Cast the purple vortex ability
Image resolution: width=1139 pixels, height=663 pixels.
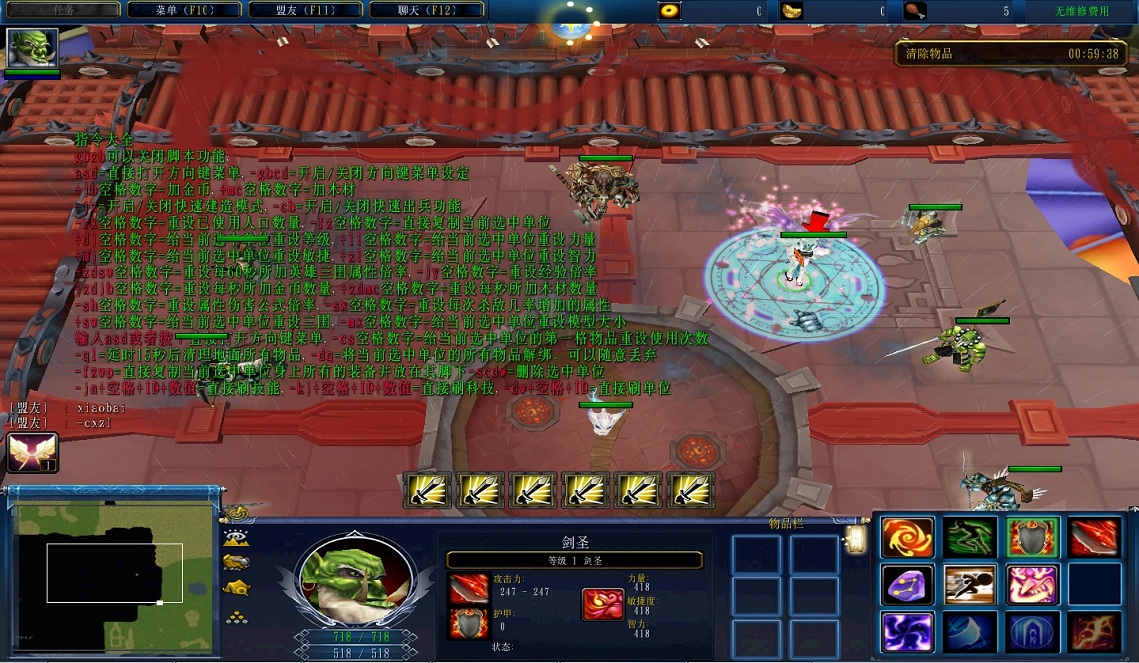(x=907, y=632)
